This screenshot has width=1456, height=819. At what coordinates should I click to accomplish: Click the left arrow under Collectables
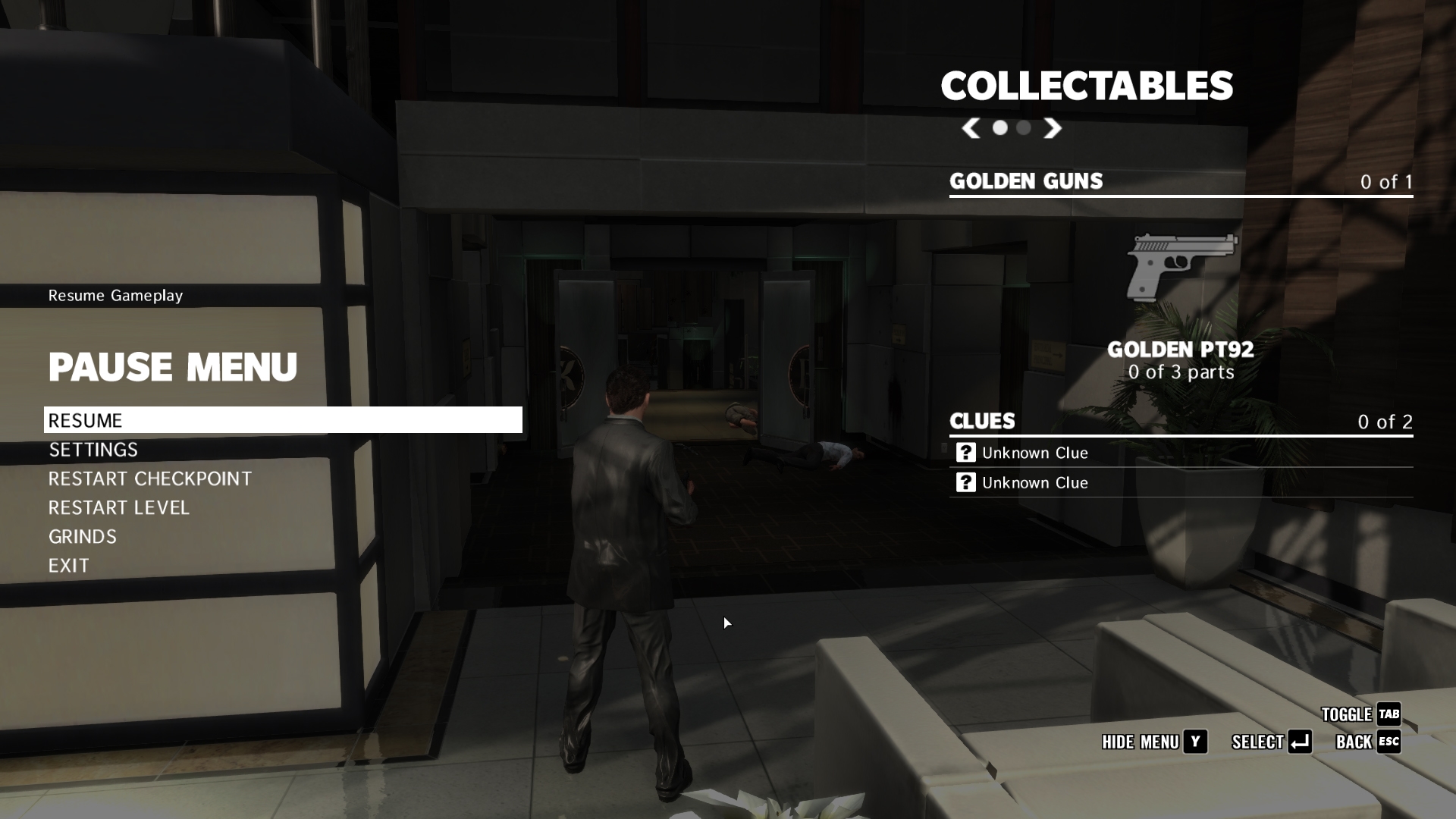pos(971,128)
